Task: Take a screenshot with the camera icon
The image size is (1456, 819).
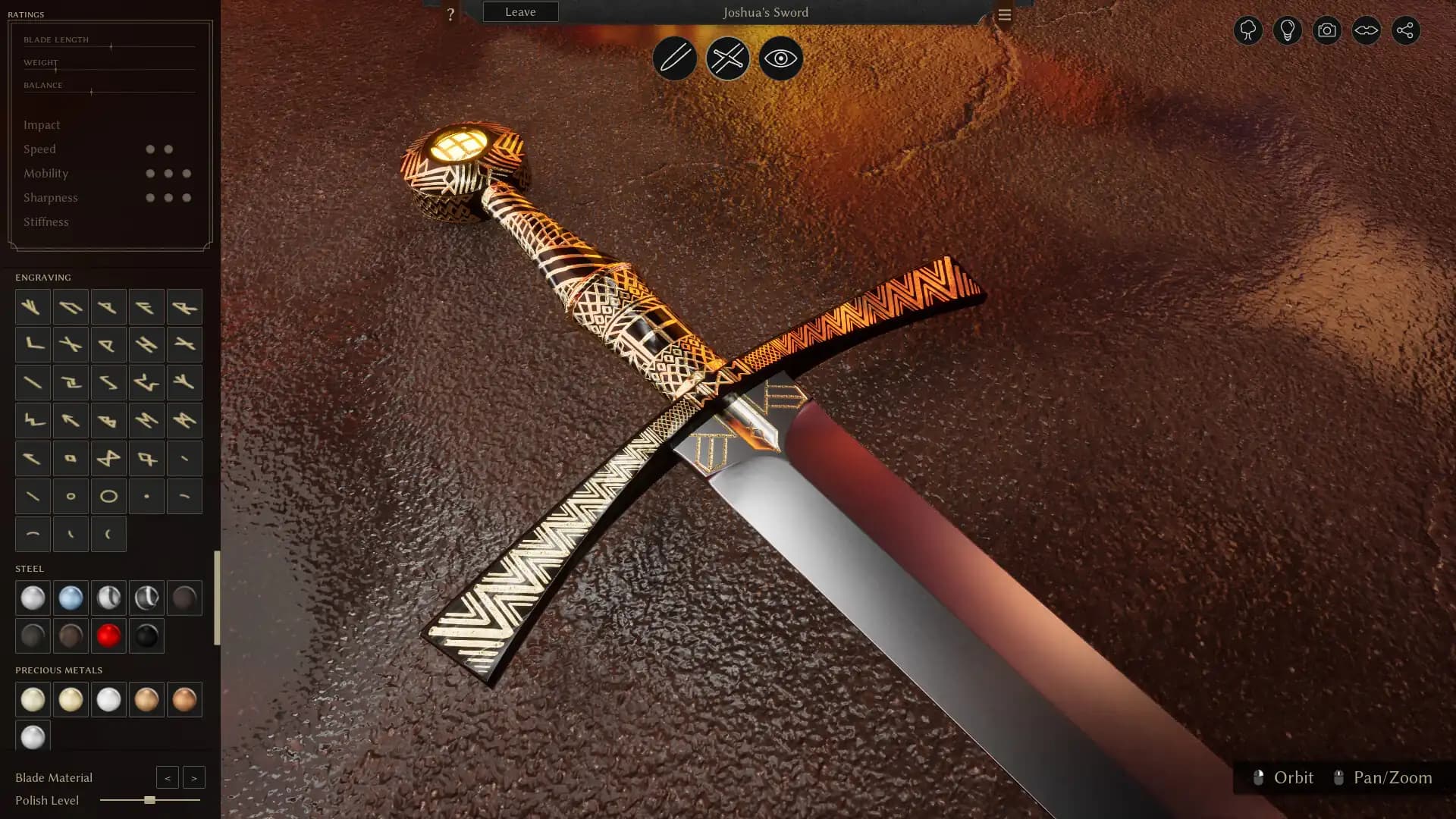Action: tap(1326, 30)
